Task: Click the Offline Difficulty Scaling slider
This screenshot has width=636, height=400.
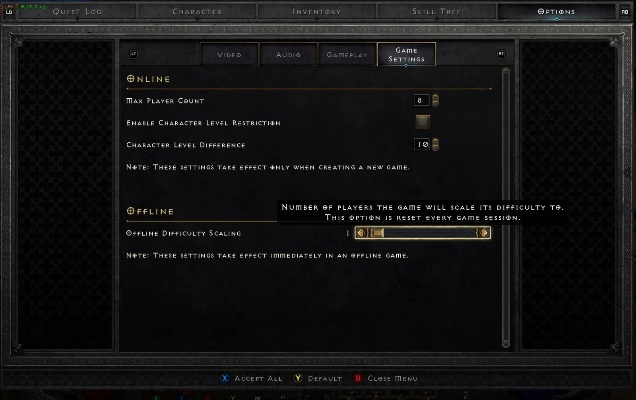Action: coord(426,233)
